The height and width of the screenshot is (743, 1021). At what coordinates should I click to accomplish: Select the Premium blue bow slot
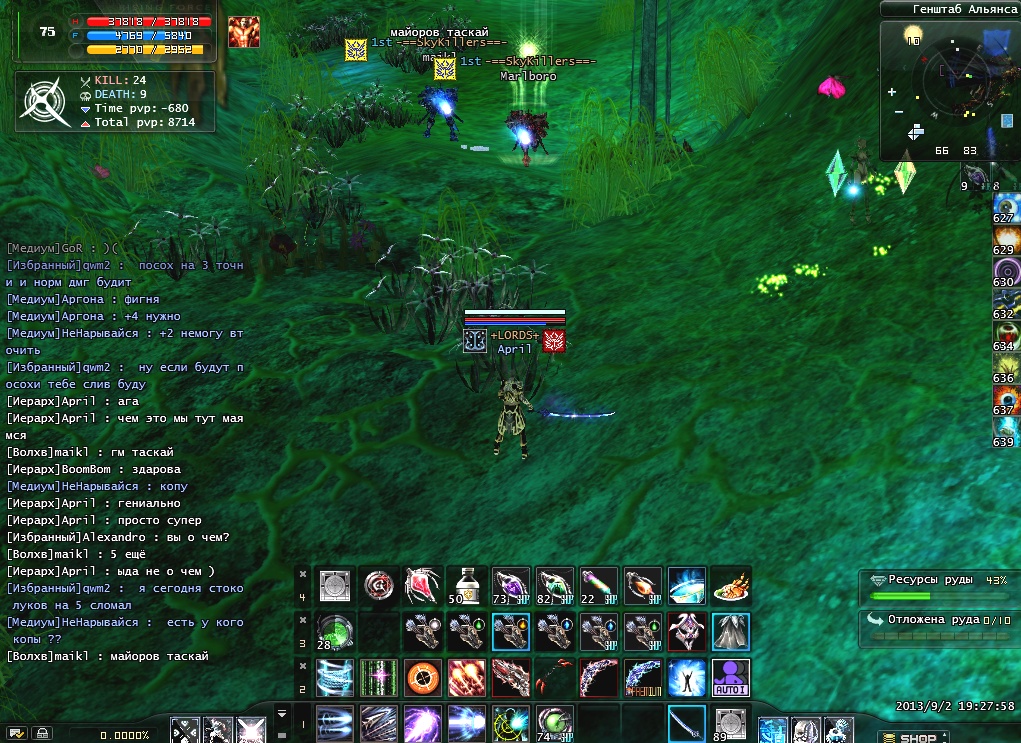pos(642,677)
